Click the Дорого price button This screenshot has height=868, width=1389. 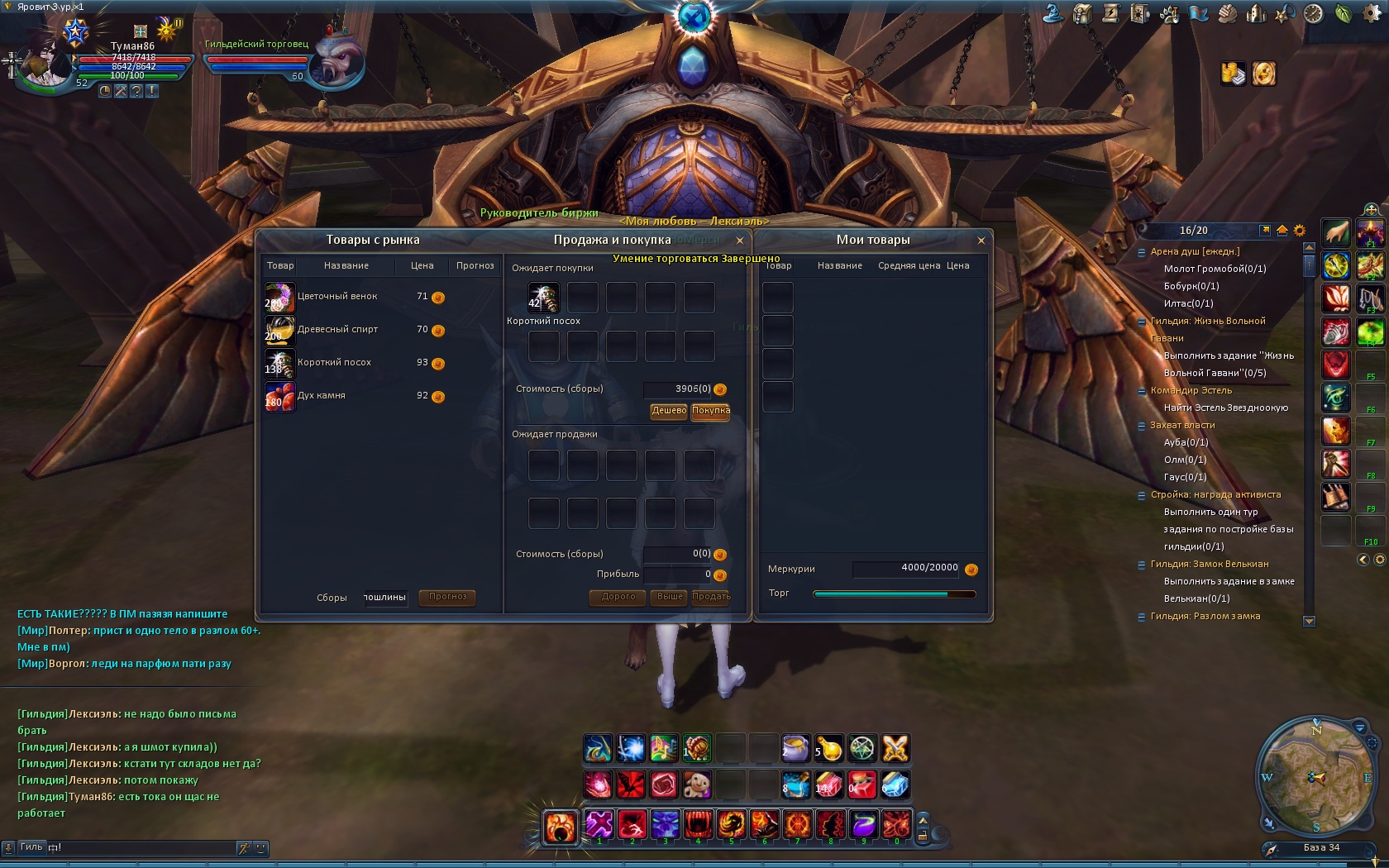pos(618,597)
